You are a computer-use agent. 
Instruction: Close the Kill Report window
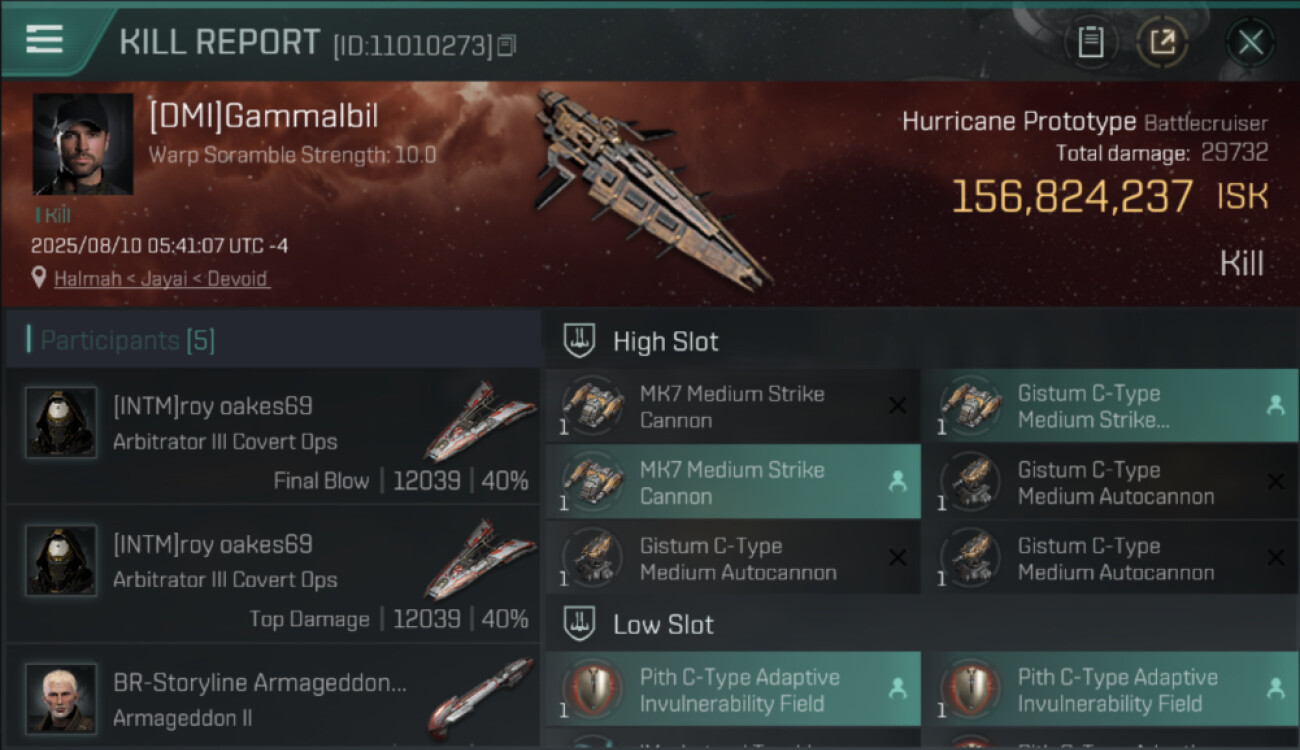click(1250, 42)
